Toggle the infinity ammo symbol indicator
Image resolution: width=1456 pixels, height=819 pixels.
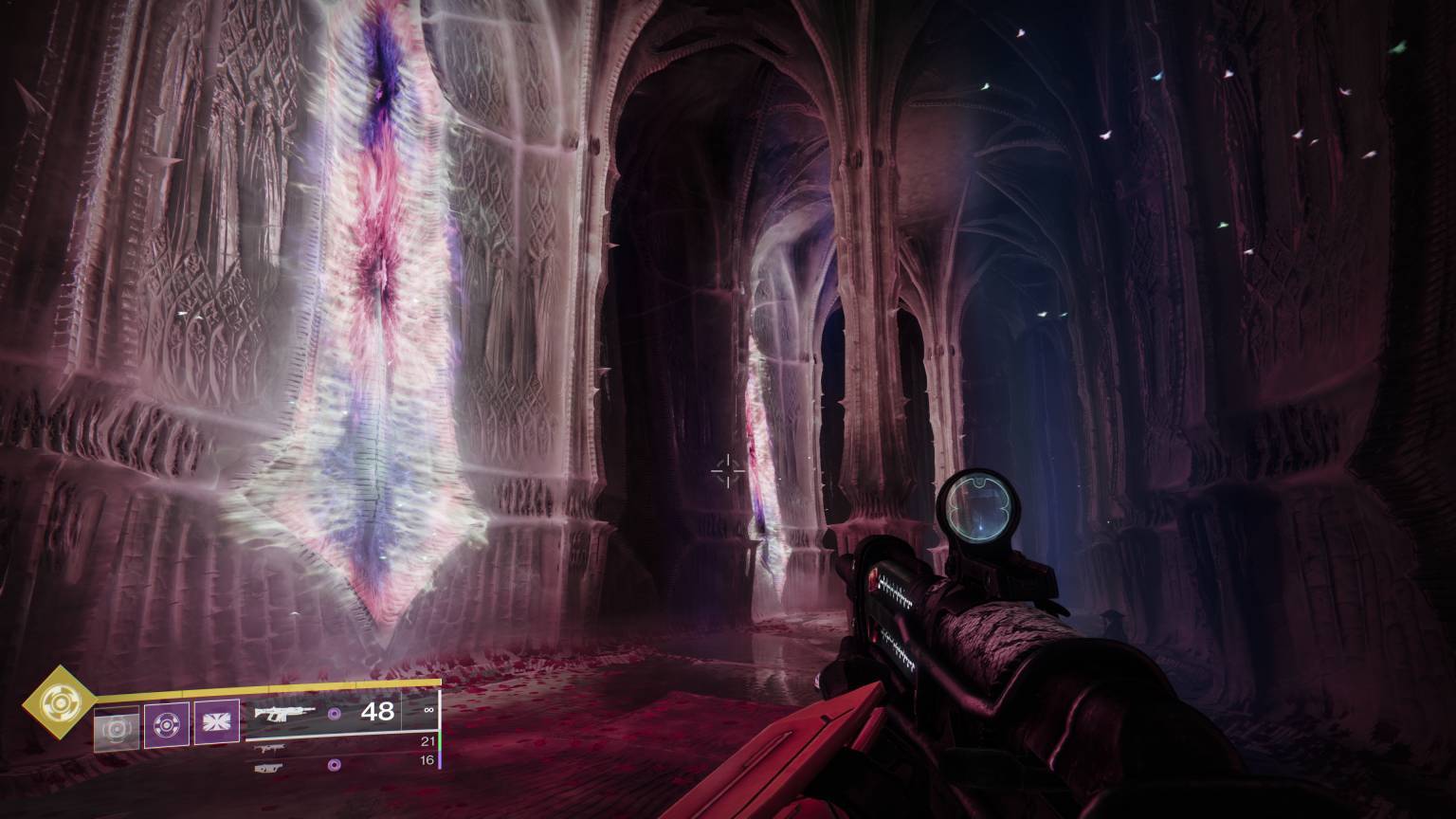428,710
